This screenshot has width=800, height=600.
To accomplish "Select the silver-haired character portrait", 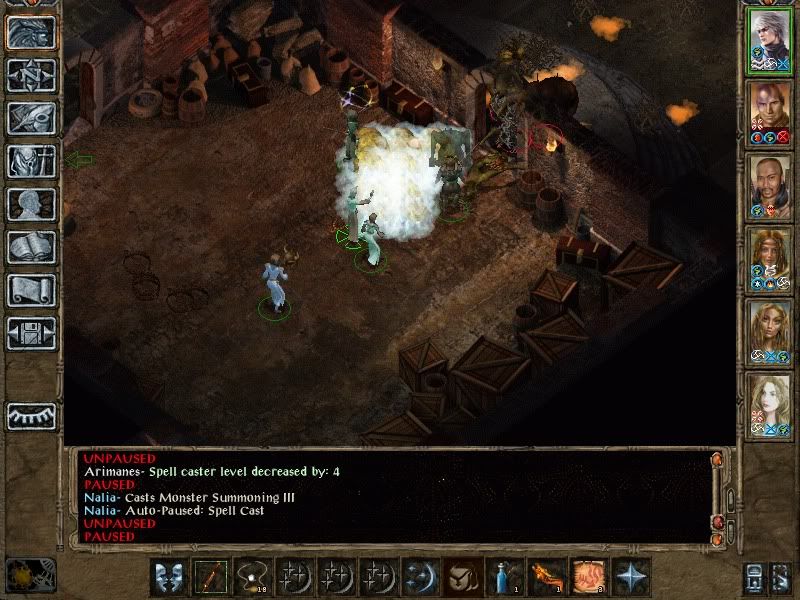I will click(x=769, y=40).
